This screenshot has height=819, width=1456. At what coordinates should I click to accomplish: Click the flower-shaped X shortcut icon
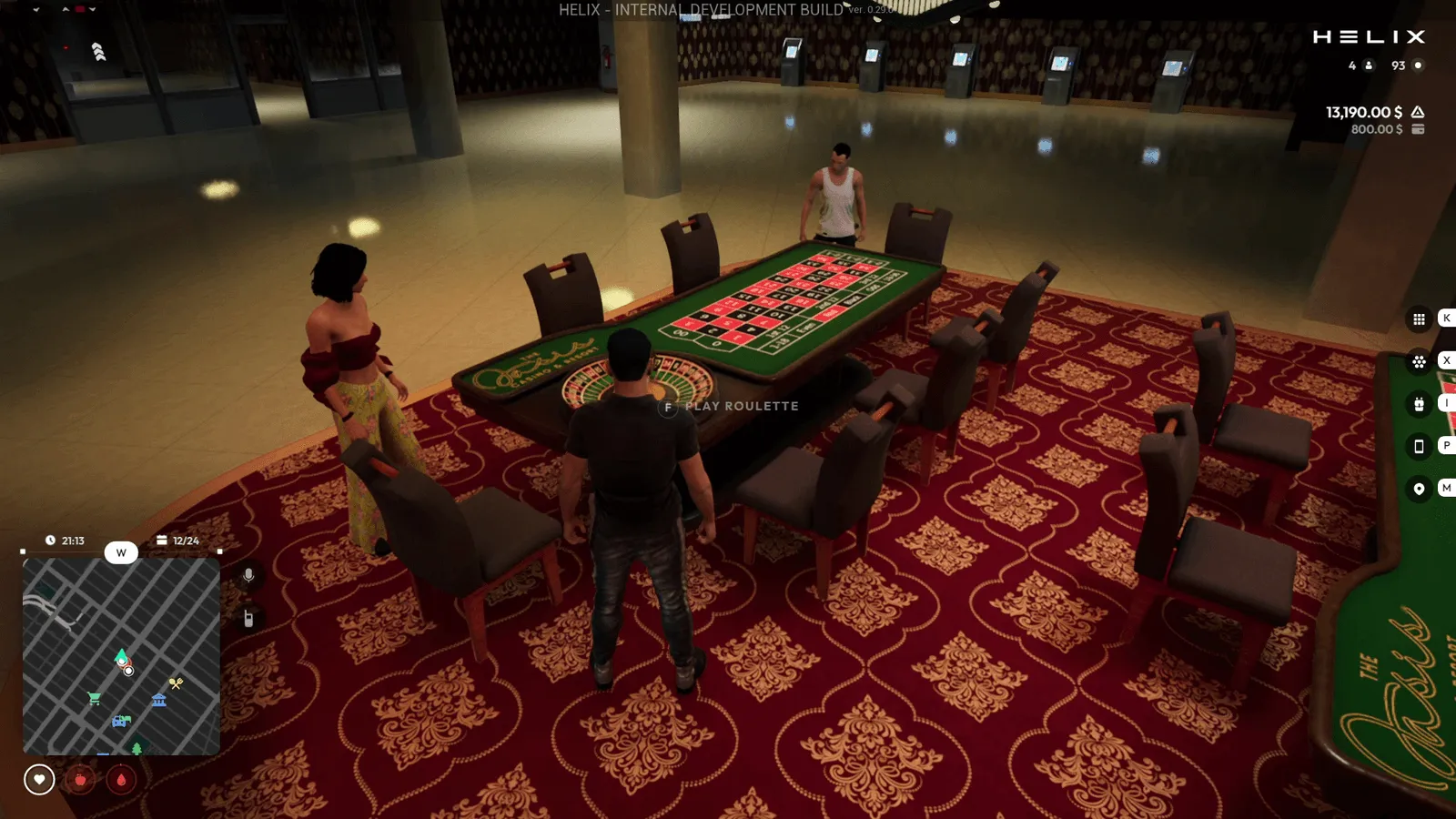(1419, 362)
